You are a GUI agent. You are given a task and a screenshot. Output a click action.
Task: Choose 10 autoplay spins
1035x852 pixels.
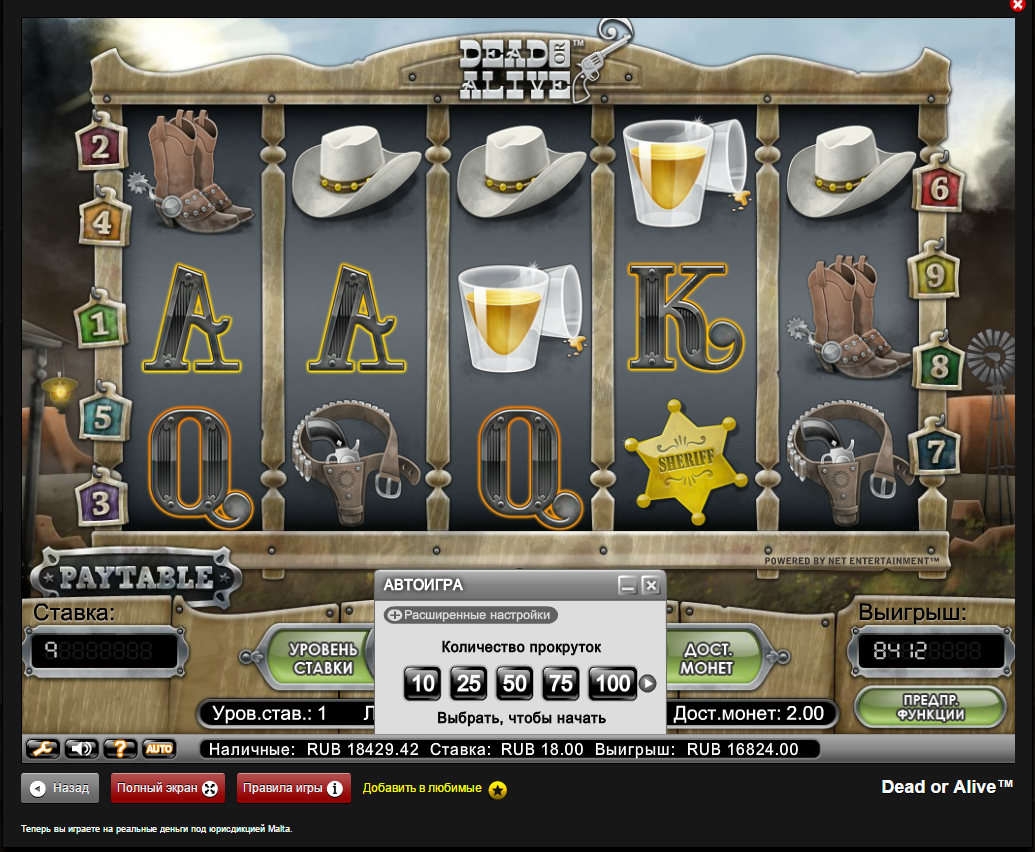[423, 683]
